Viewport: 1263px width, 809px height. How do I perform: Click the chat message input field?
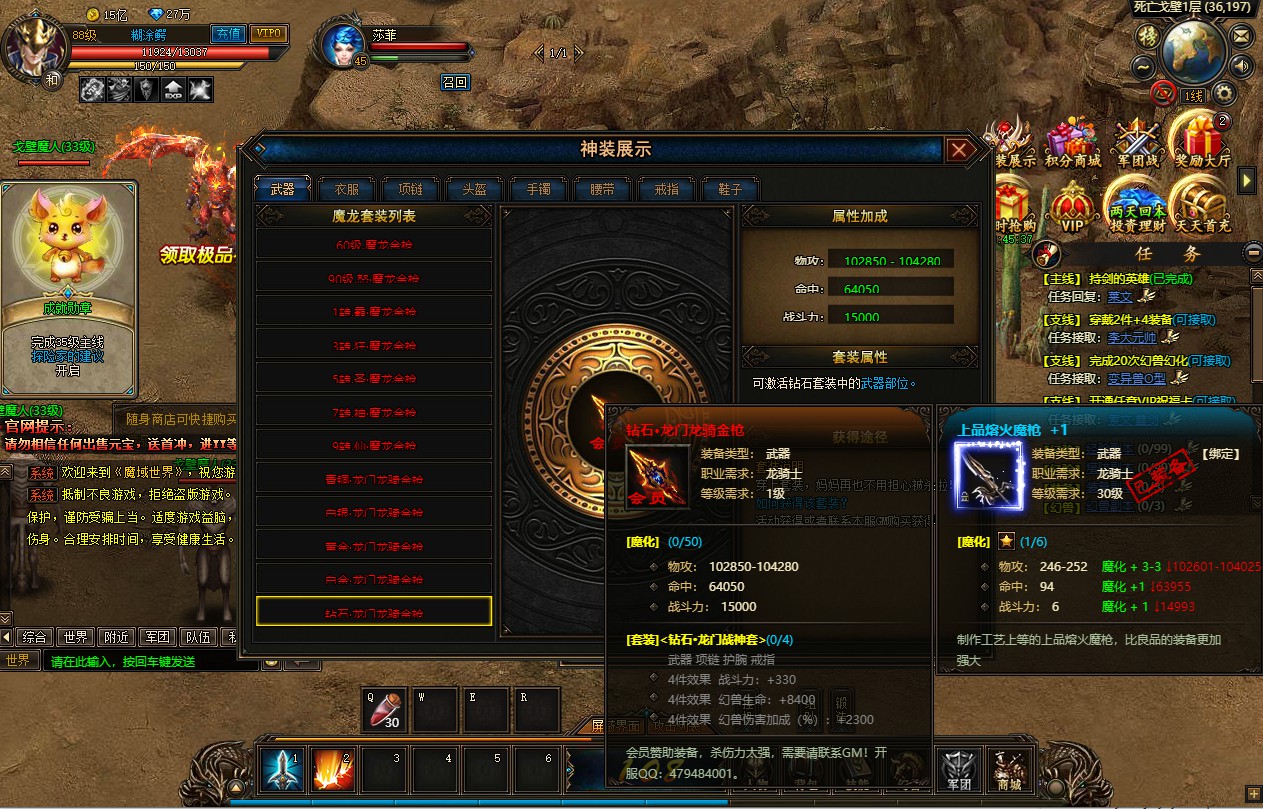(140, 661)
